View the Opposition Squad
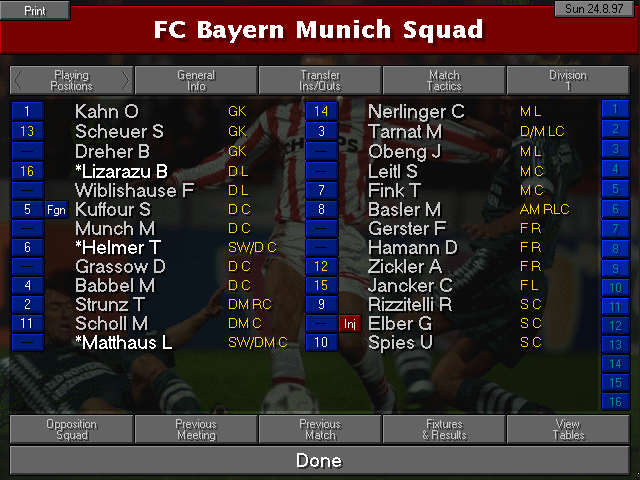 (x=71, y=430)
